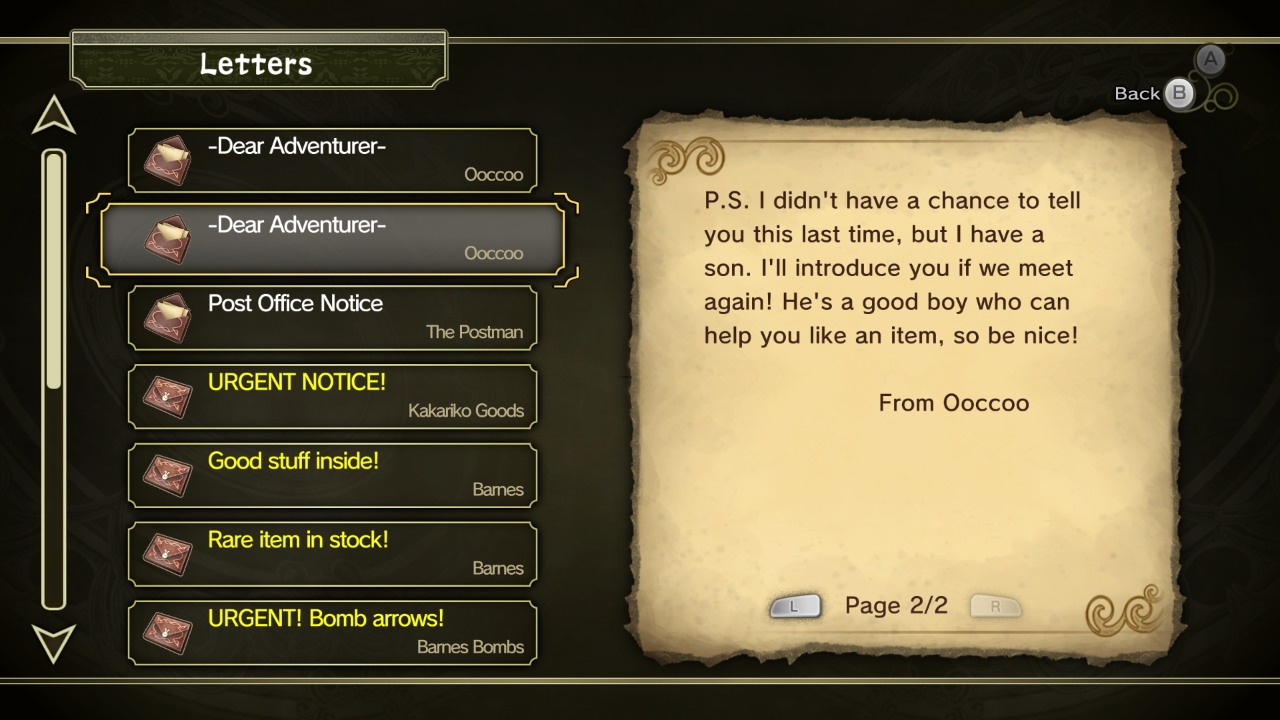Open the Post Office Notice from The Postman

tap(332, 317)
